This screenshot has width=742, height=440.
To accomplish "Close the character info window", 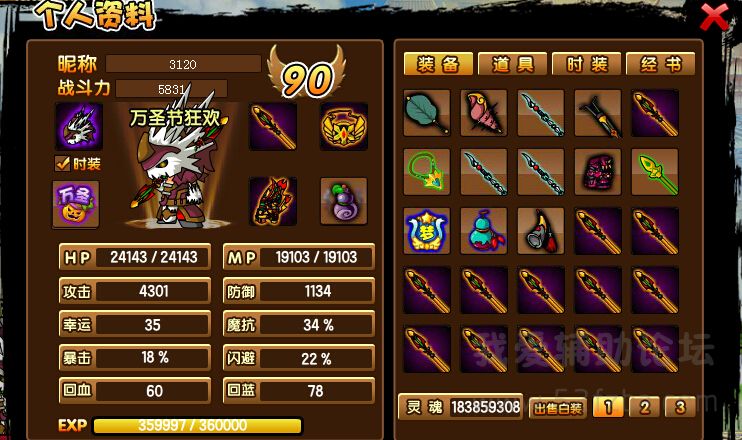I will coord(713,16).
